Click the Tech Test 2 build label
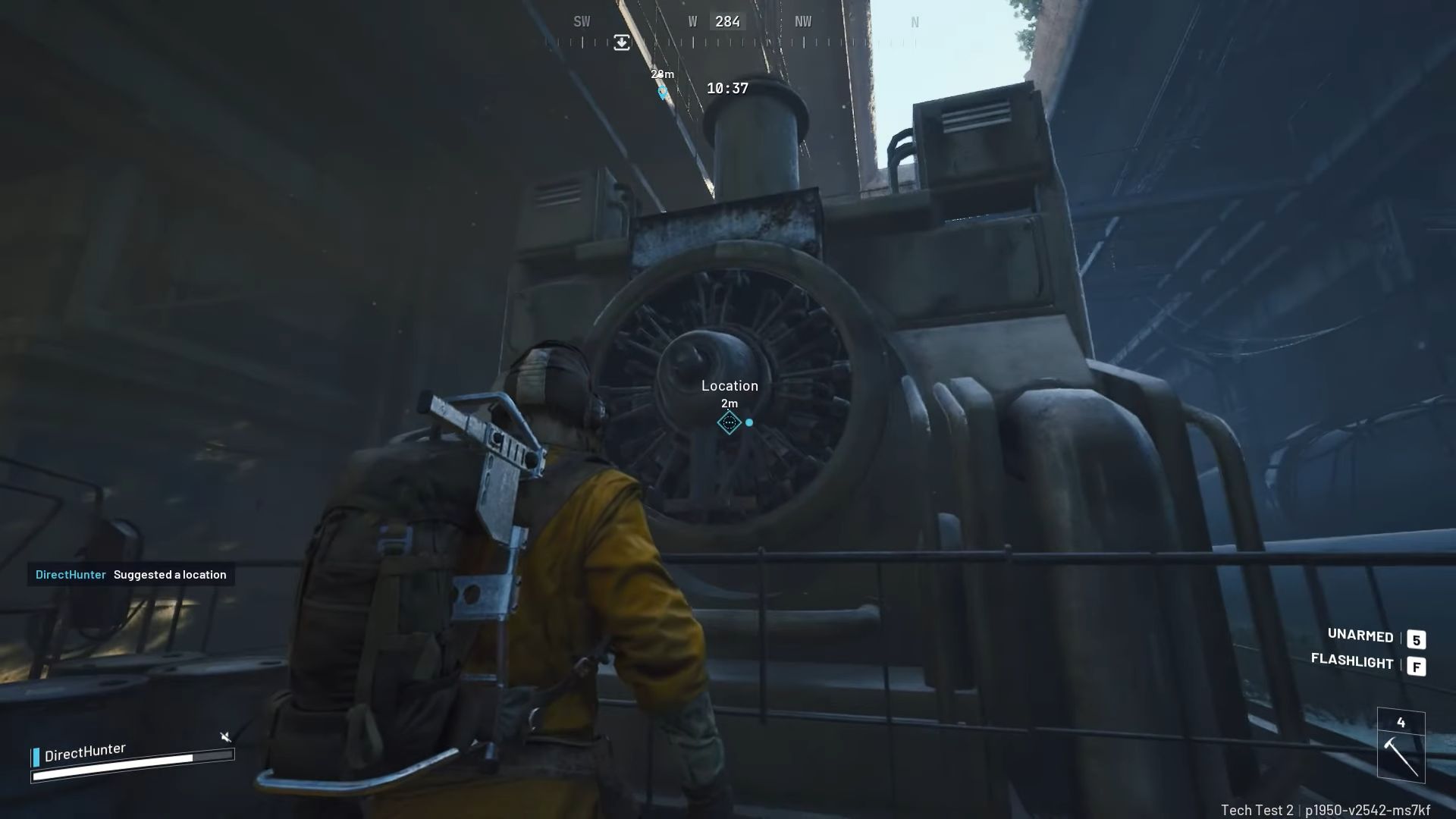 [1257, 808]
